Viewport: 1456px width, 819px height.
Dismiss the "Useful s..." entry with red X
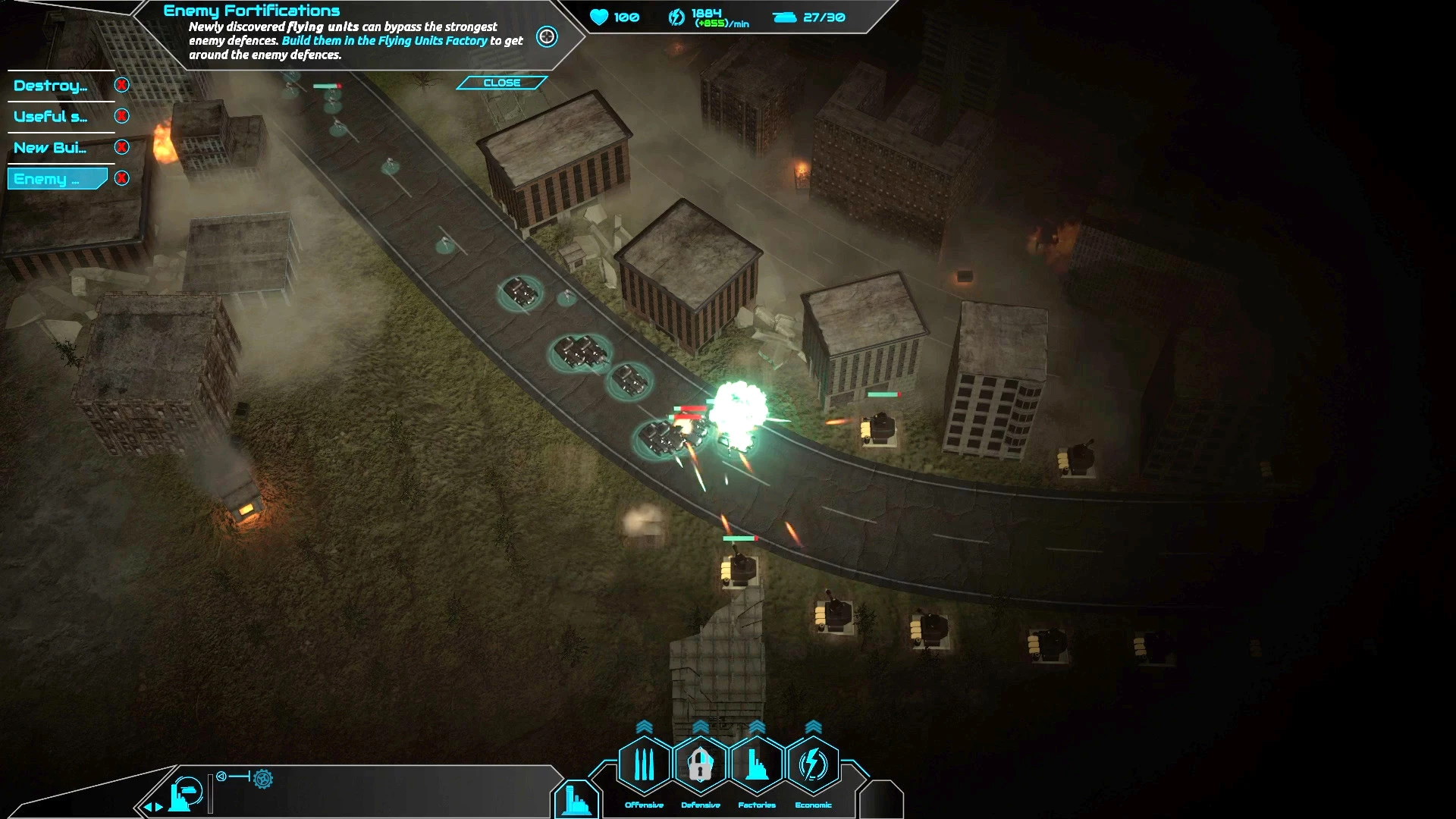click(121, 116)
